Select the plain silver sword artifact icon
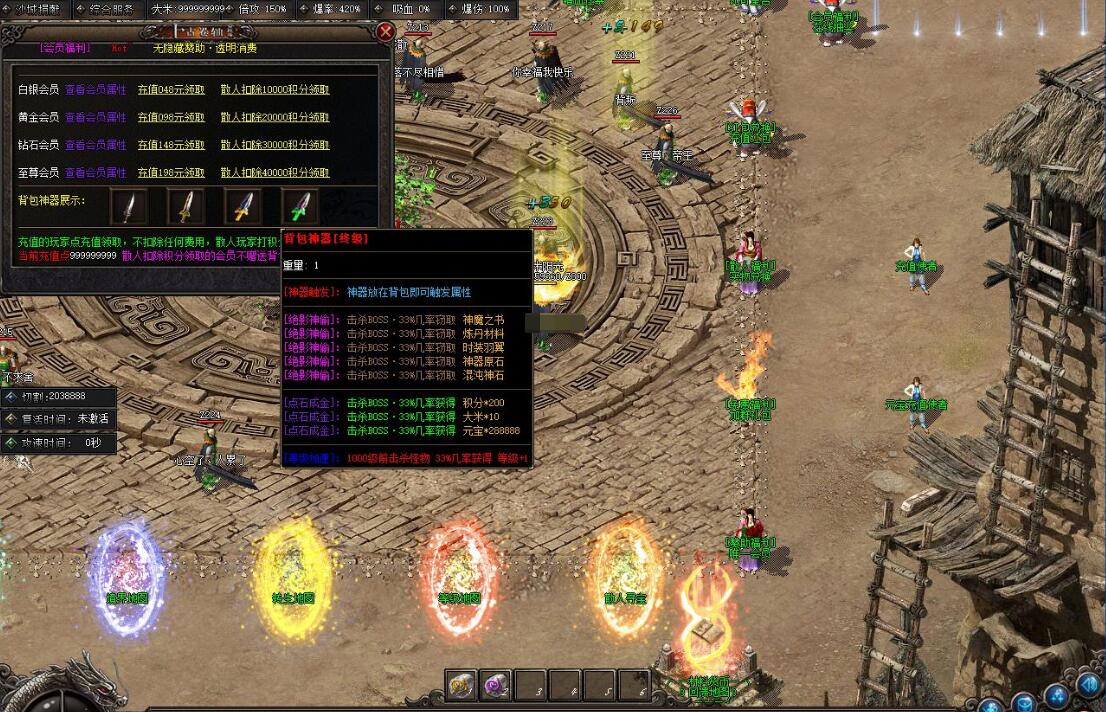Viewport: 1106px width, 712px height. [x=129, y=206]
